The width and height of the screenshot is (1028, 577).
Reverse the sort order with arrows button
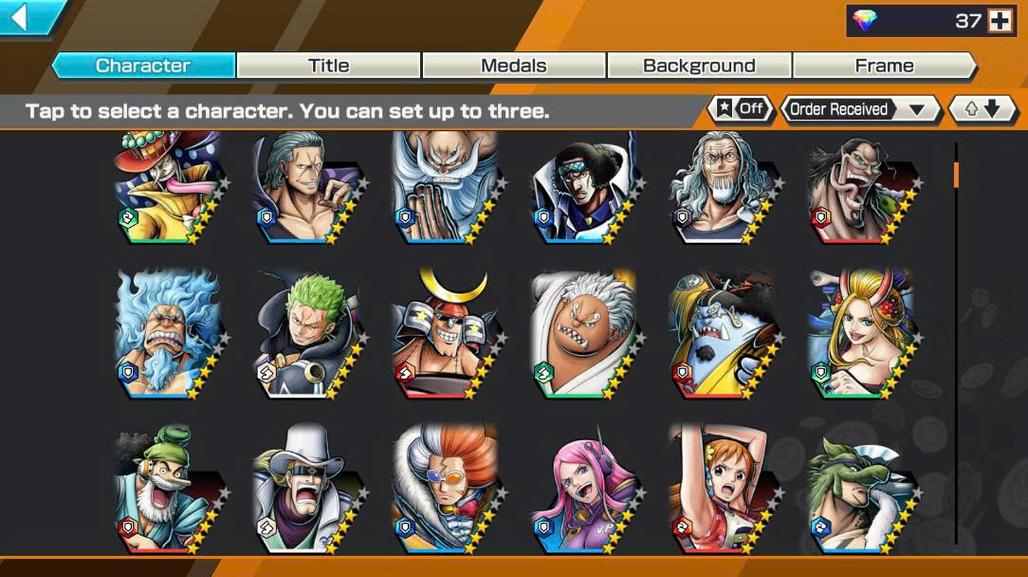[x=982, y=109]
